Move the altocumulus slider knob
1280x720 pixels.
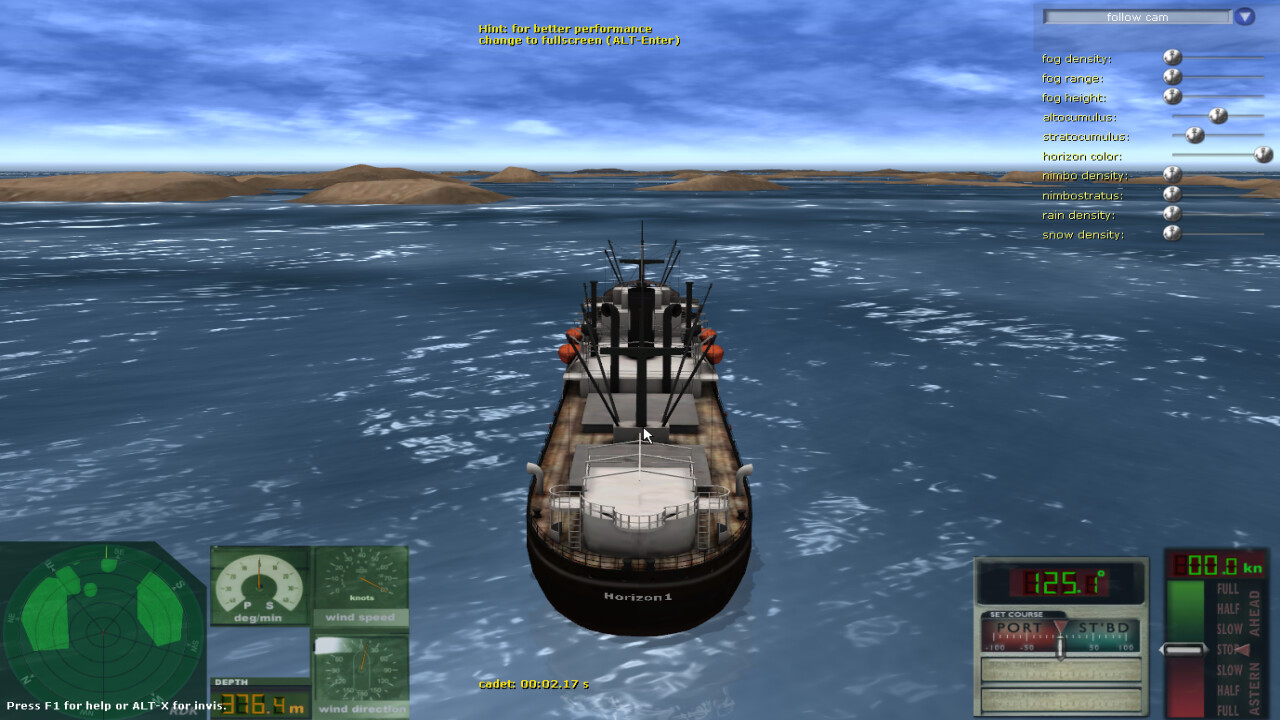click(x=1219, y=115)
